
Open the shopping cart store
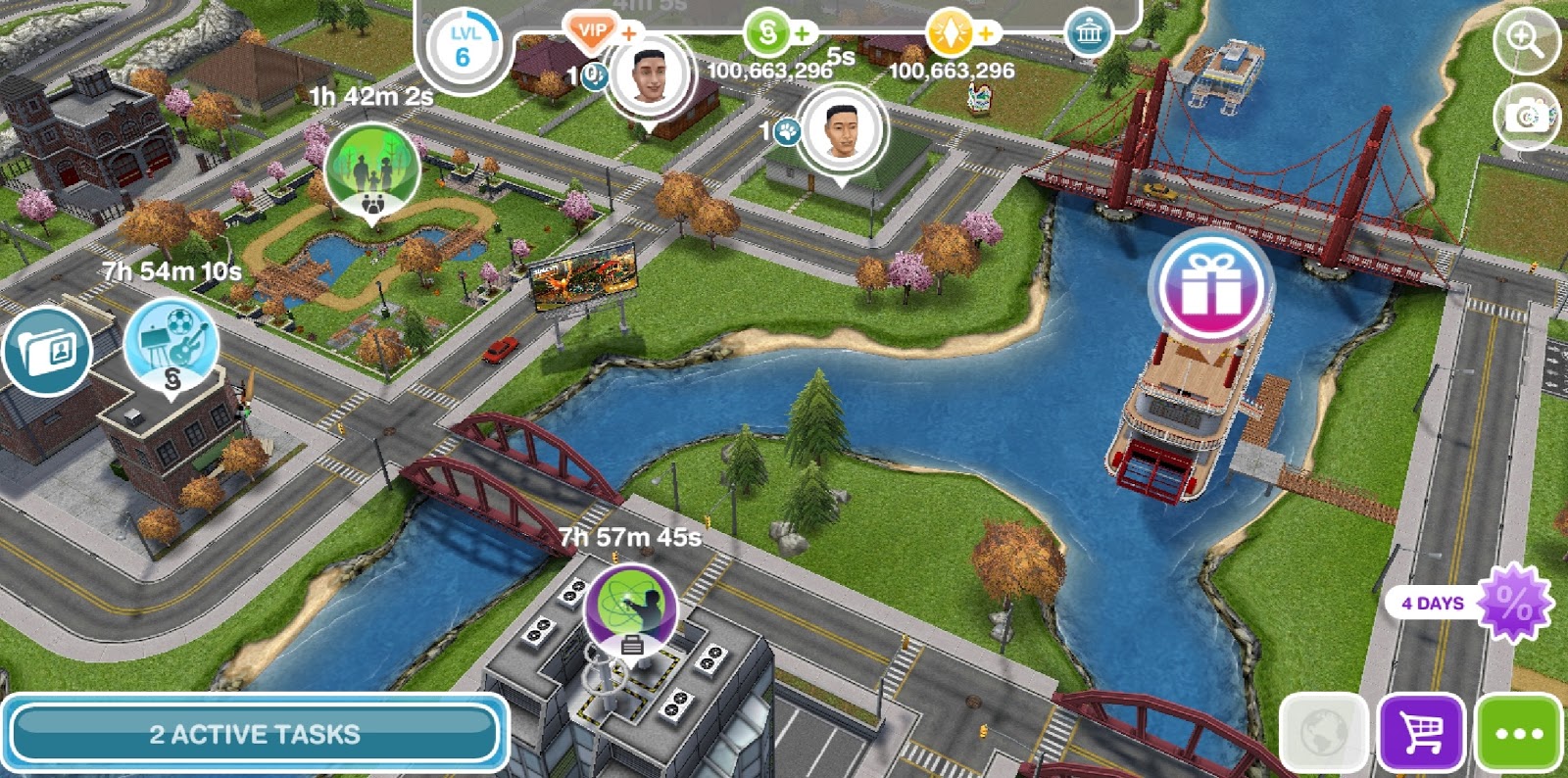pos(1421,733)
